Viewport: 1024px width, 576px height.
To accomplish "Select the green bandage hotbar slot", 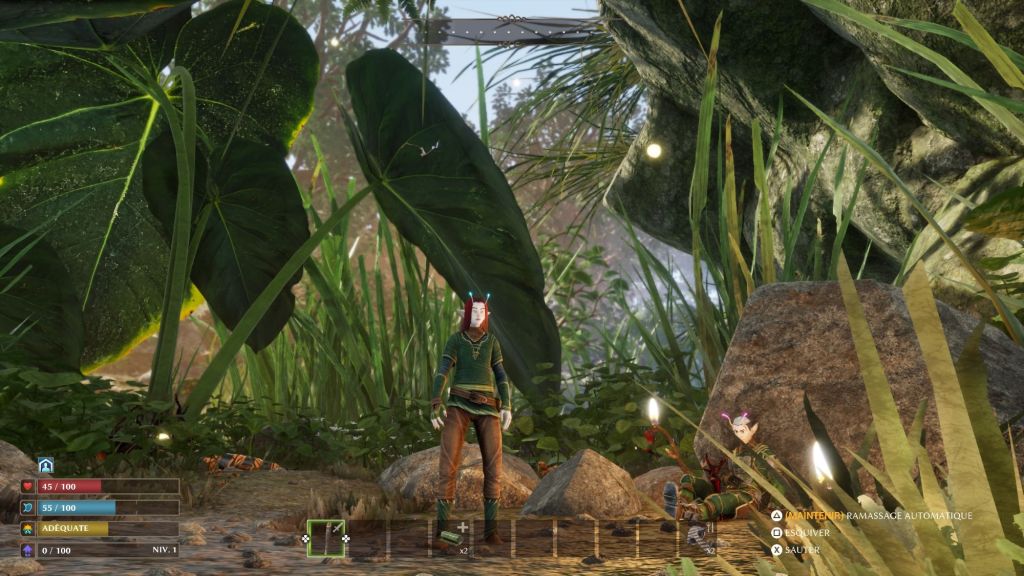I will [451, 538].
